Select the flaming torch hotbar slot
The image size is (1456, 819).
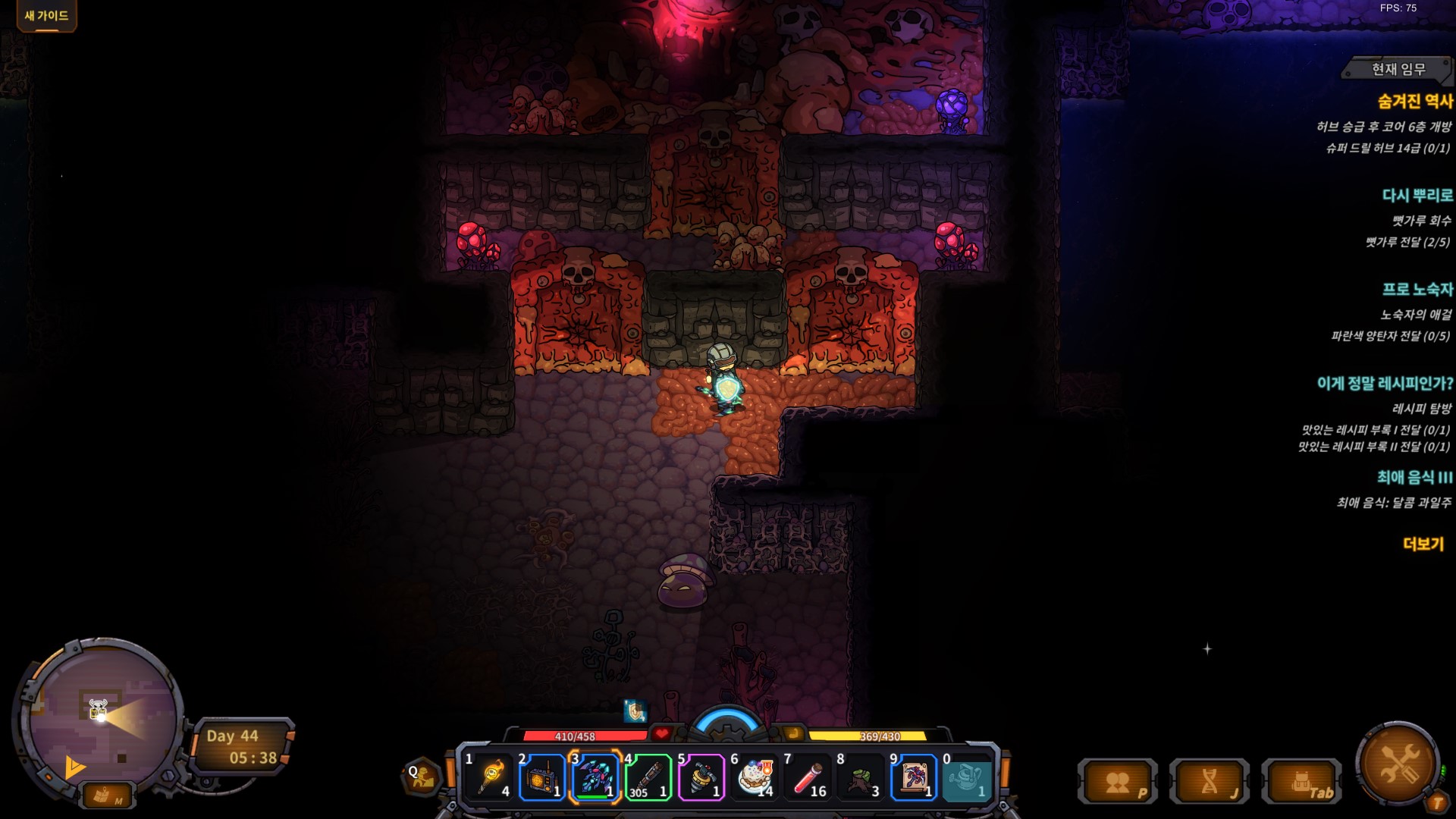tap(490, 777)
